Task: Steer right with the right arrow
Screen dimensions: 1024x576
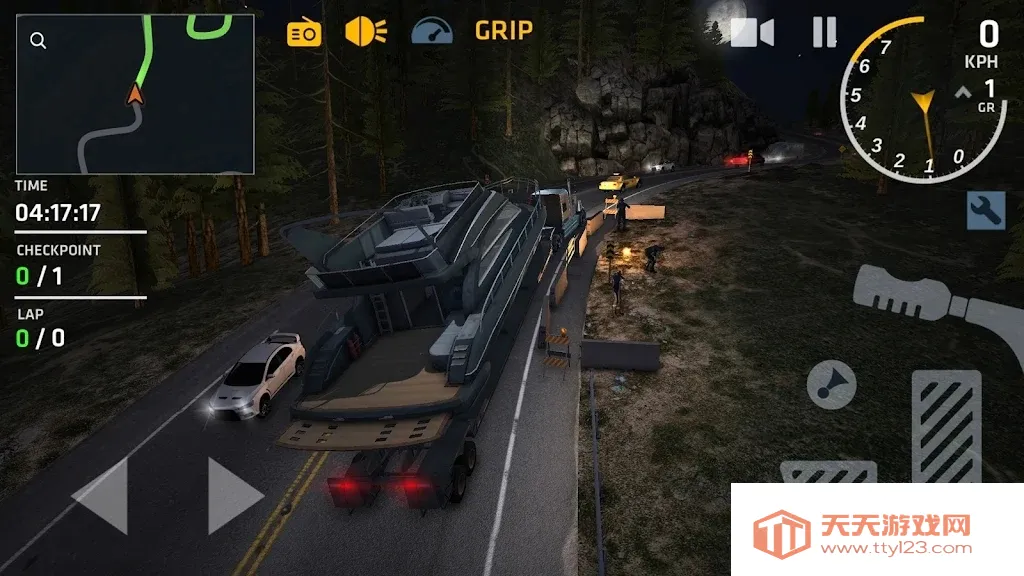Action: pyautogui.click(x=235, y=496)
